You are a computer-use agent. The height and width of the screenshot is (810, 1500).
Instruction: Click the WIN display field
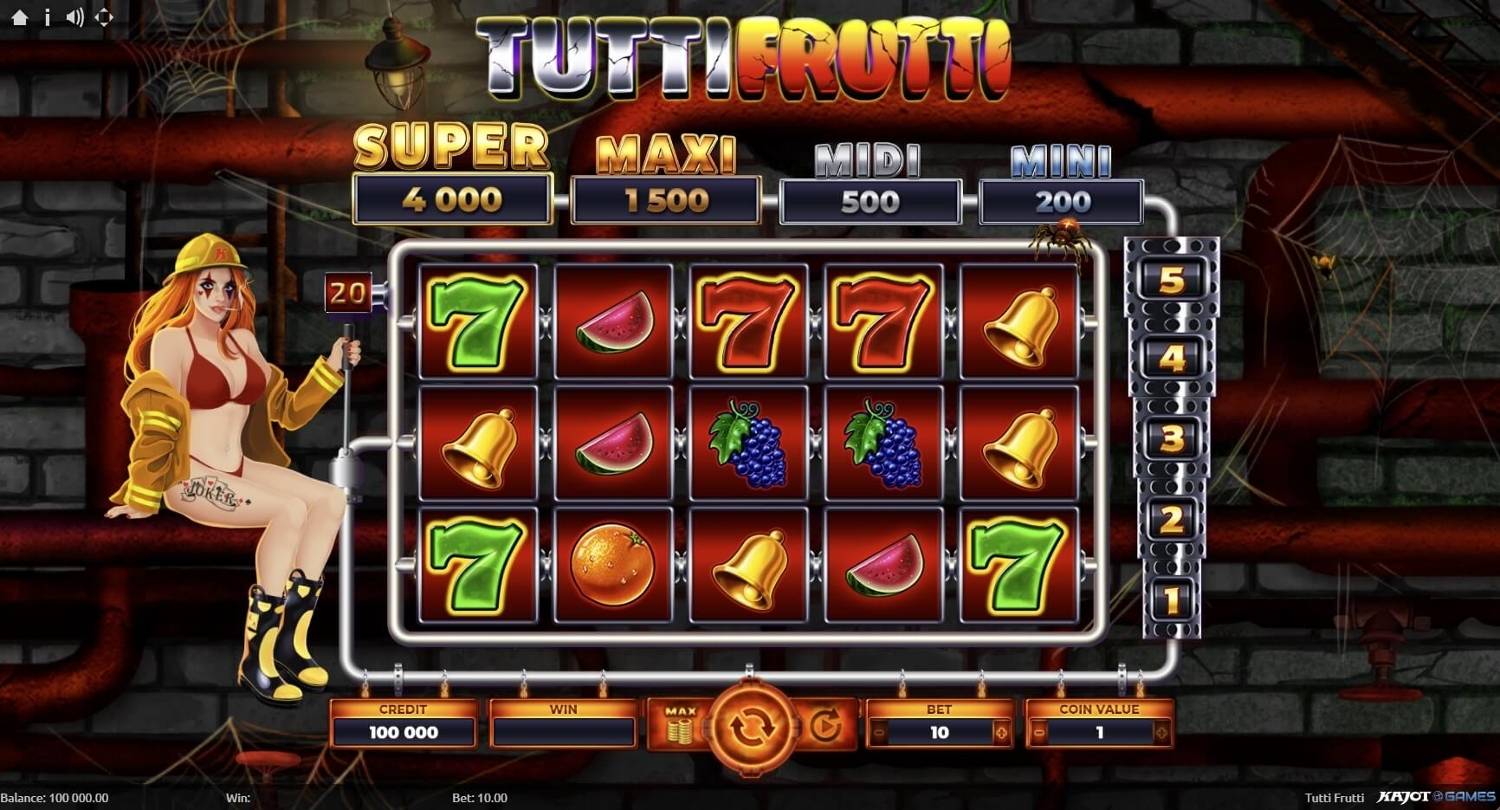coord(563,732)
